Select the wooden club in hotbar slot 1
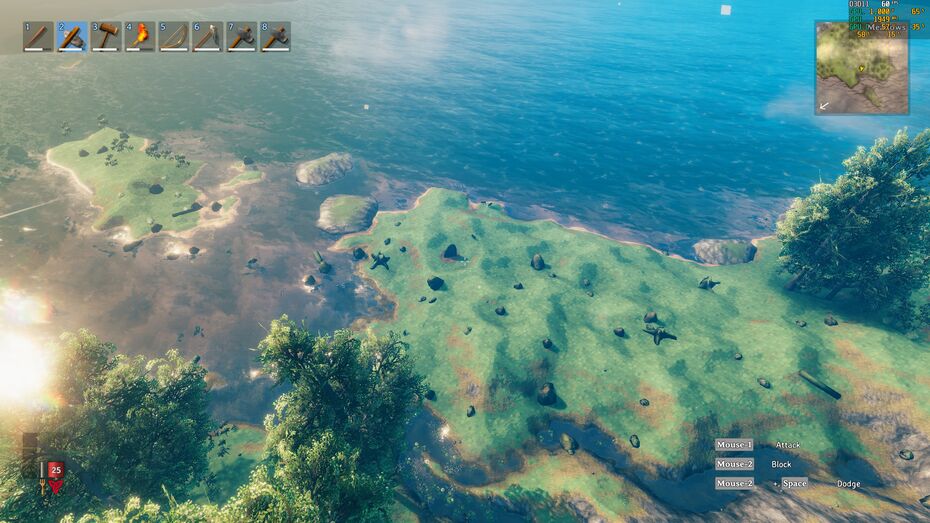Viewport: 930px width, 523px height. point(38,37)
